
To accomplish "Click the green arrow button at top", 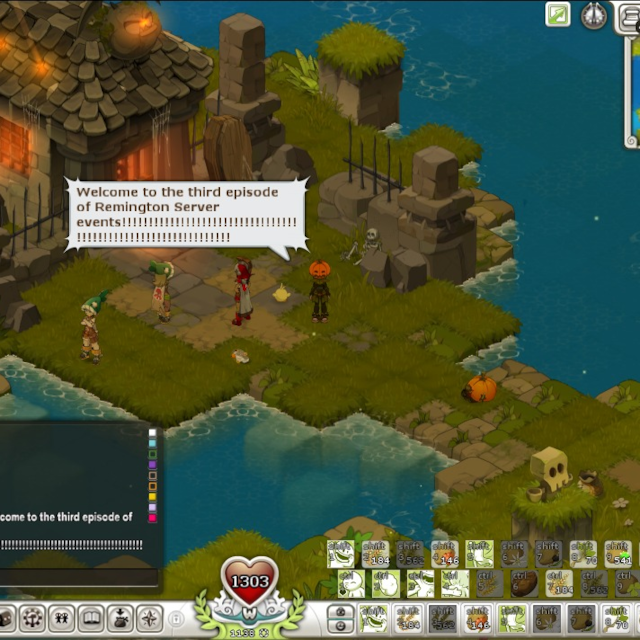I will point(558,14).
